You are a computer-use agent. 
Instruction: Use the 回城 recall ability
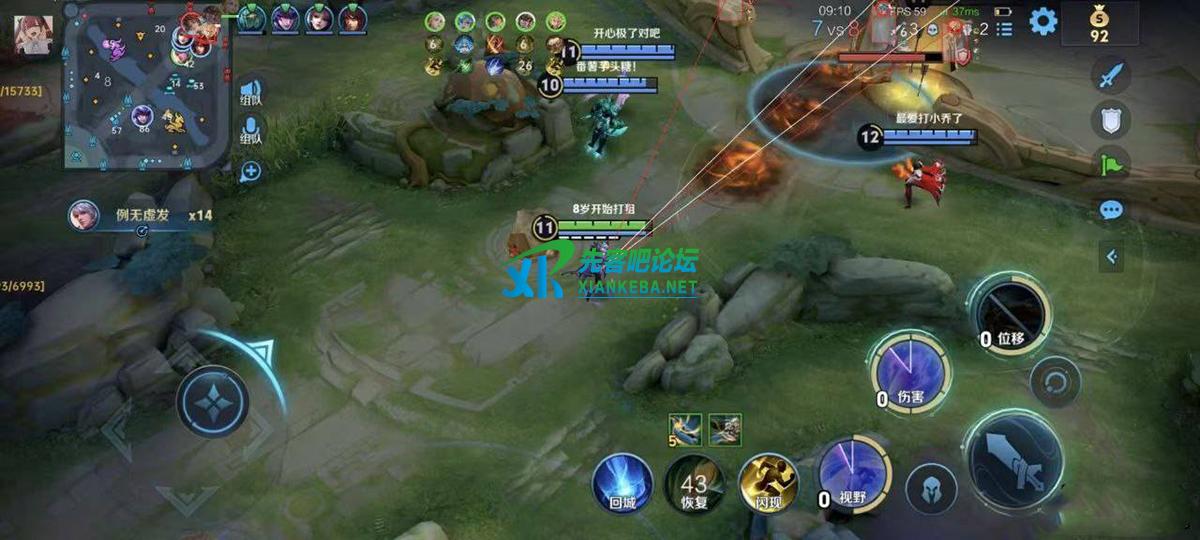point(622,483)
